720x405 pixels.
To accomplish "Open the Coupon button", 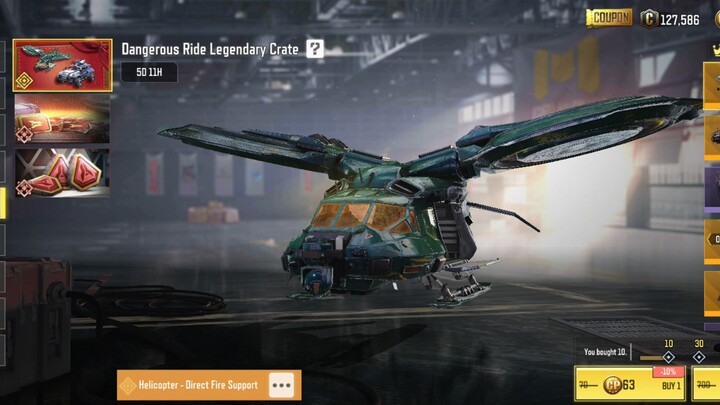I will pos(609,18).
